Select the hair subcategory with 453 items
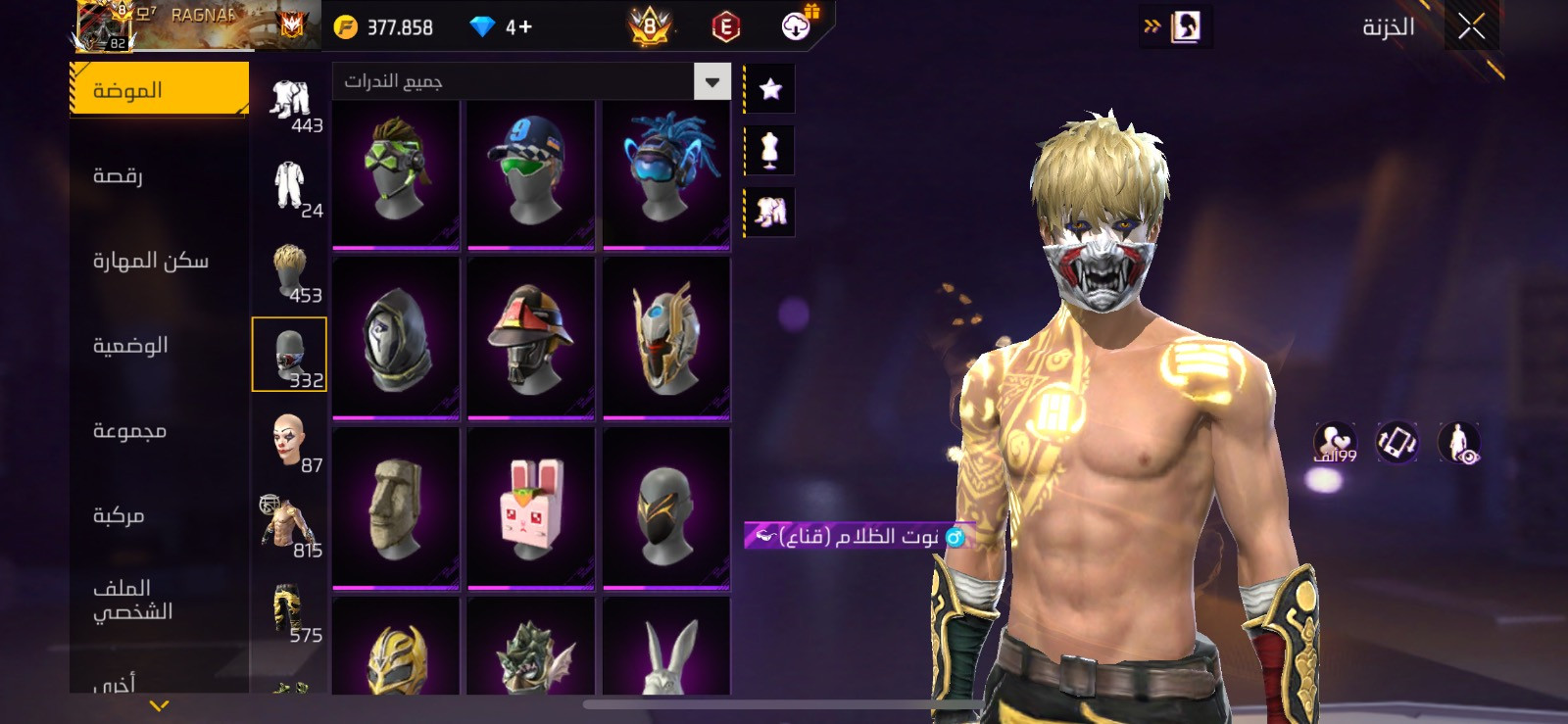The height and width of the screenshot is (724, 1568). point(290,272)
